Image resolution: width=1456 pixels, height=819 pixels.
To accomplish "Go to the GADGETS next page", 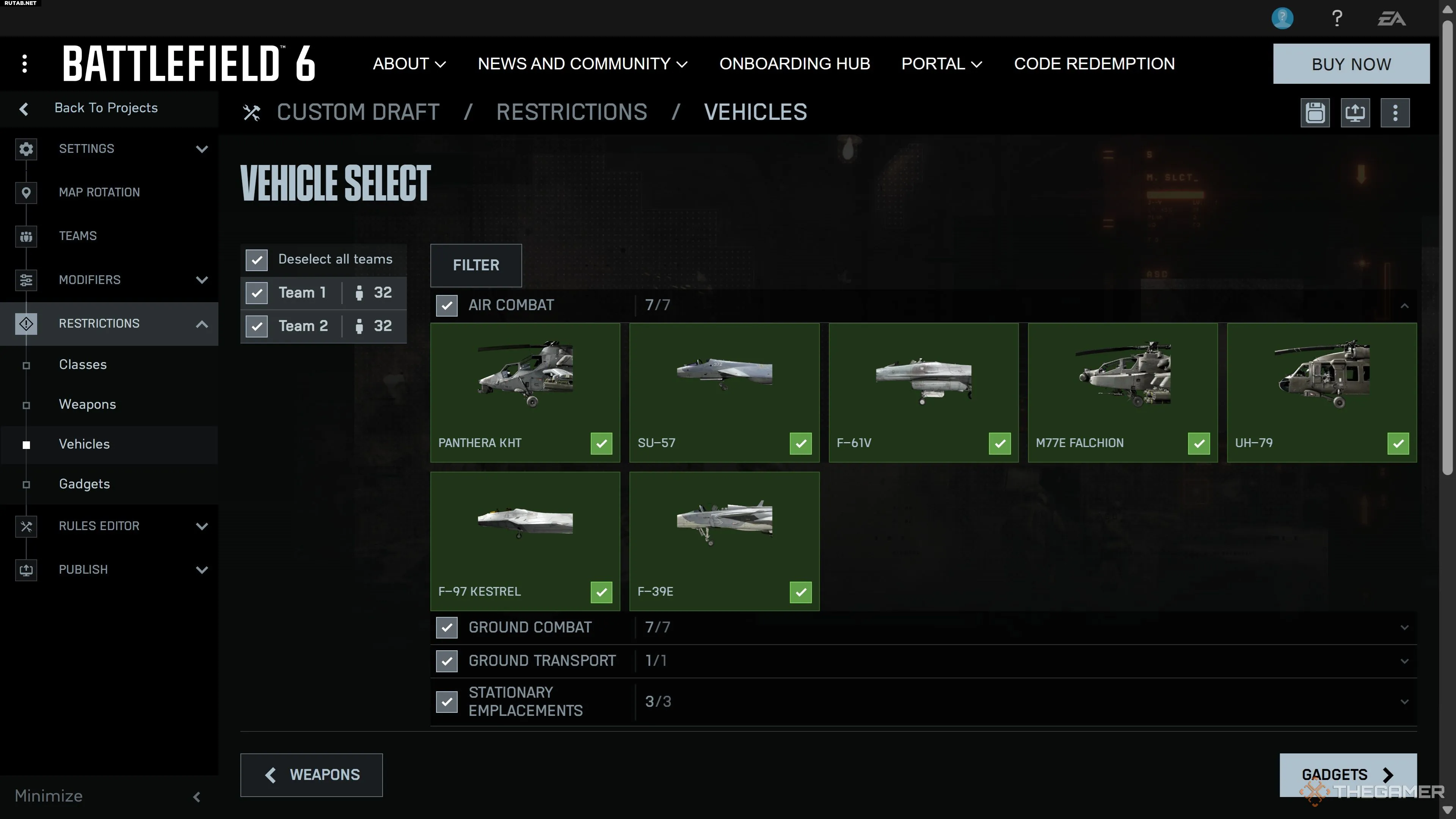I will 1348,774.
